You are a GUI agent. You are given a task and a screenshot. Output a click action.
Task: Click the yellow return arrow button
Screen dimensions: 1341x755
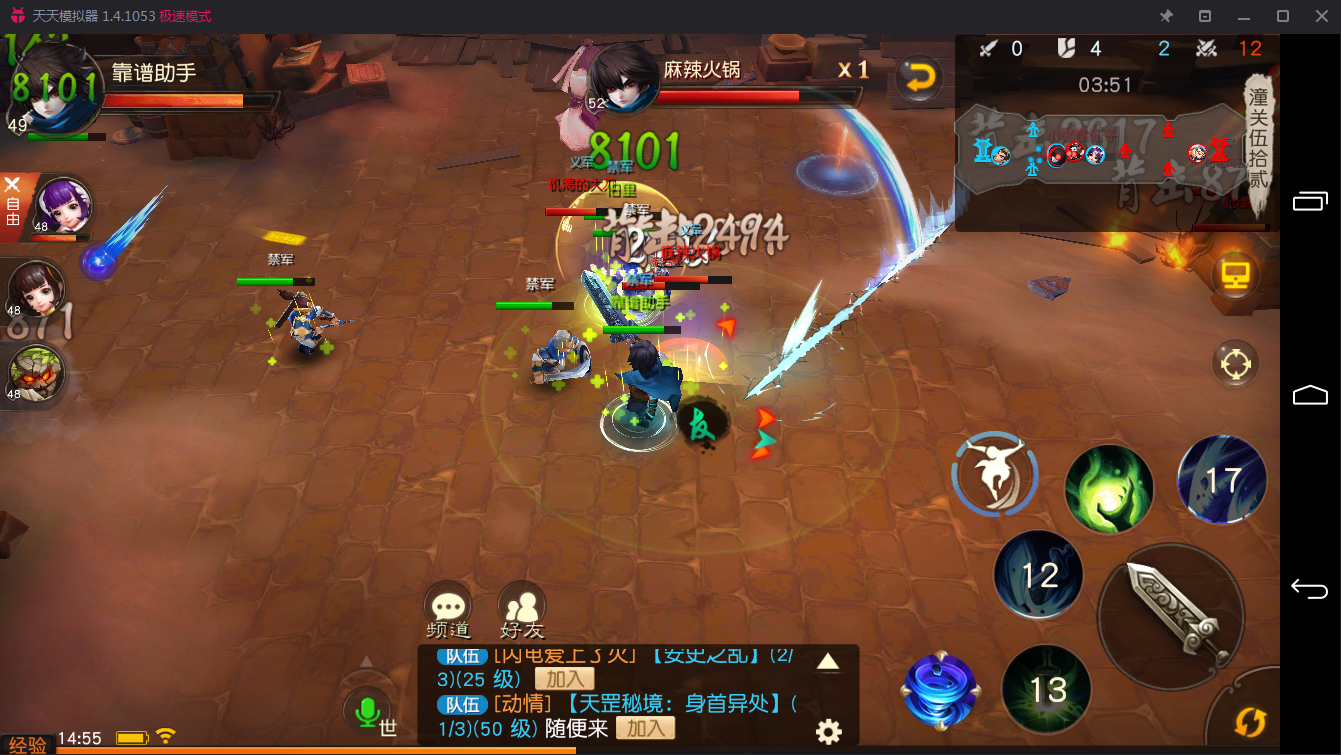(918, 77)
